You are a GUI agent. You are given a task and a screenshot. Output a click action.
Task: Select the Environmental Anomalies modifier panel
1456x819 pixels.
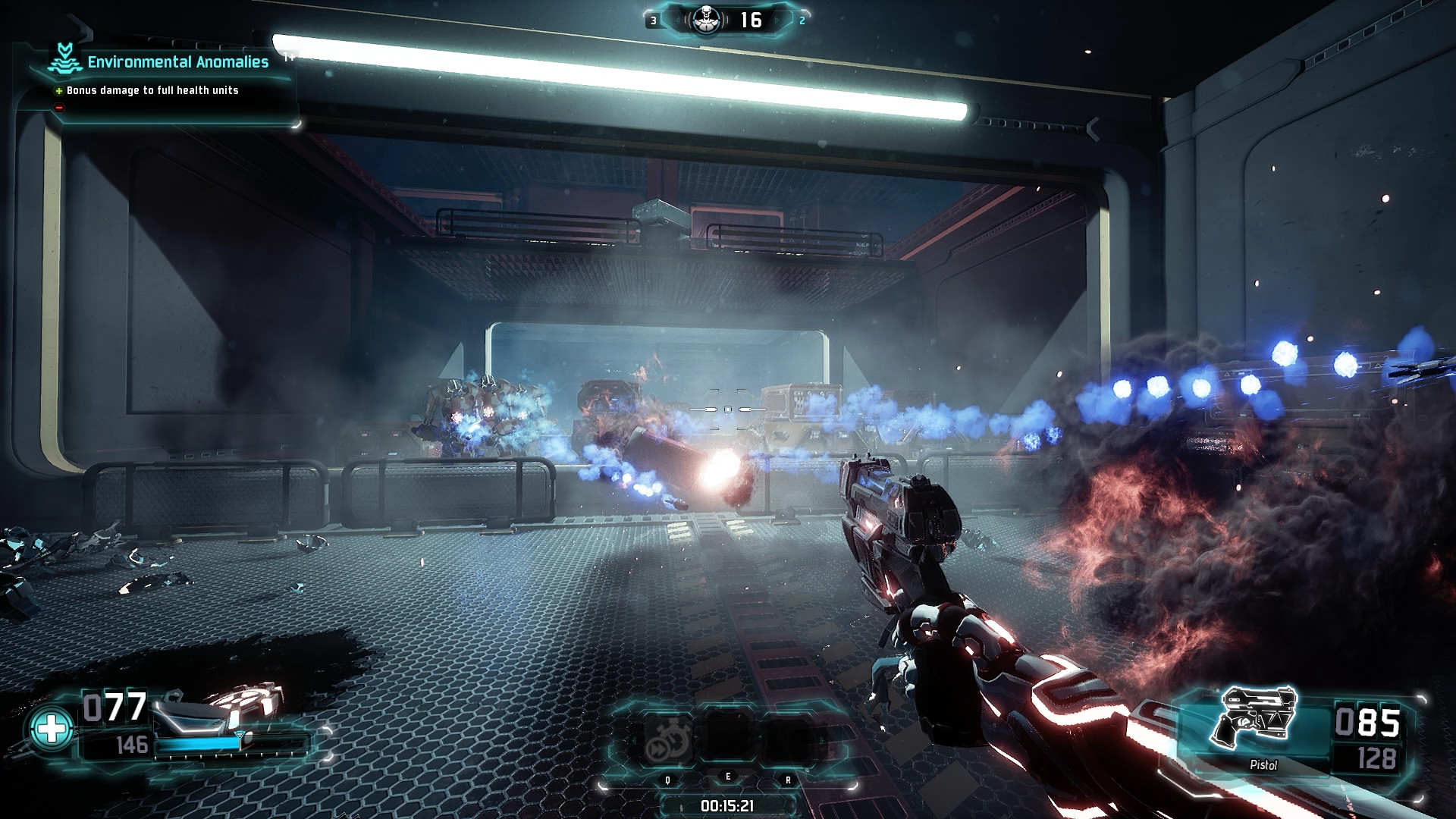point(161,76)
